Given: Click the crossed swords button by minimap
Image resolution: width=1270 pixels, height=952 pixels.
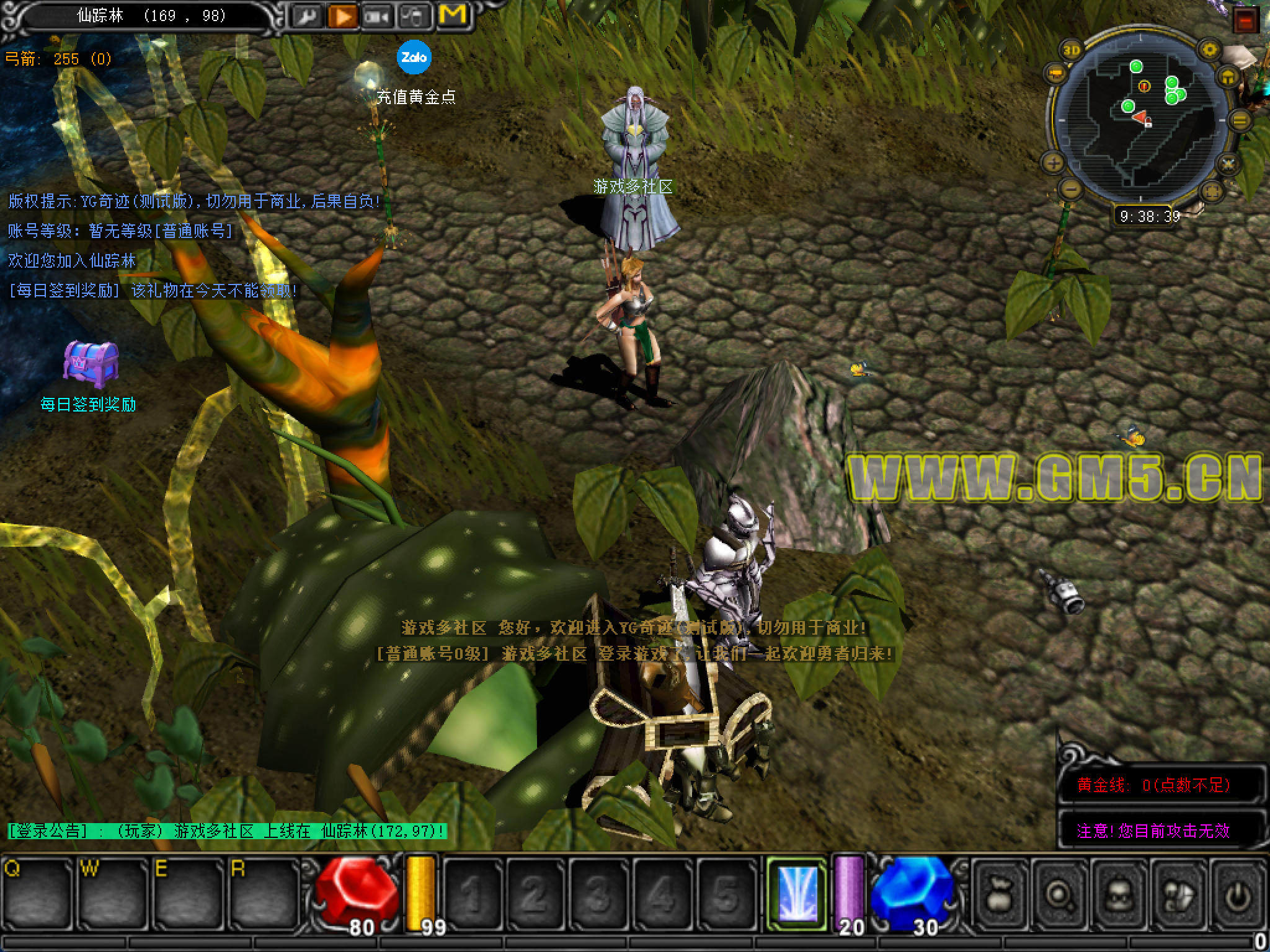Looking at the screenshot, I should click(x=1228, y=164).
